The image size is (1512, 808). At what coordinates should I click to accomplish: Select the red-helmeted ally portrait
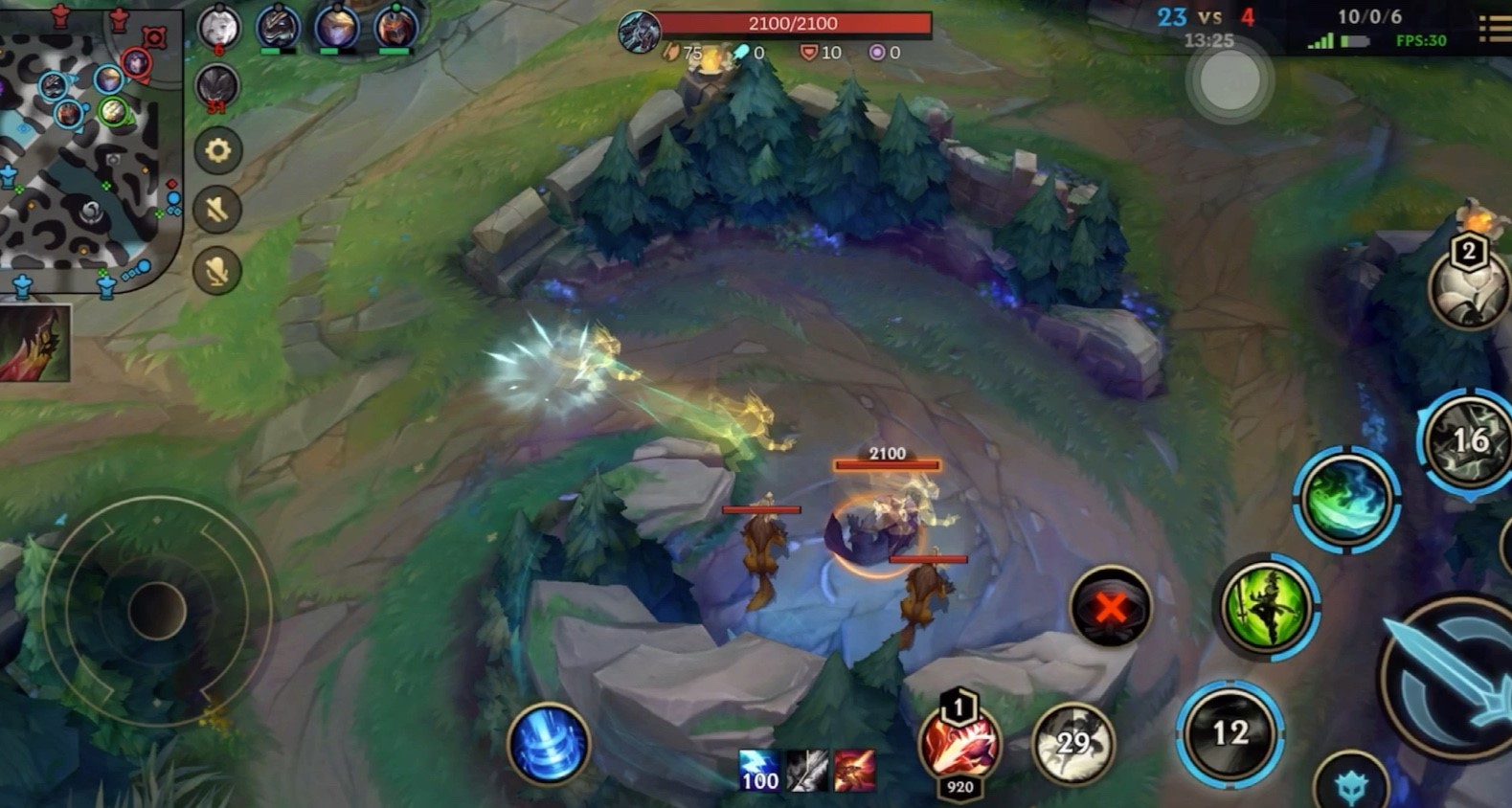click(x=395, y=27)
